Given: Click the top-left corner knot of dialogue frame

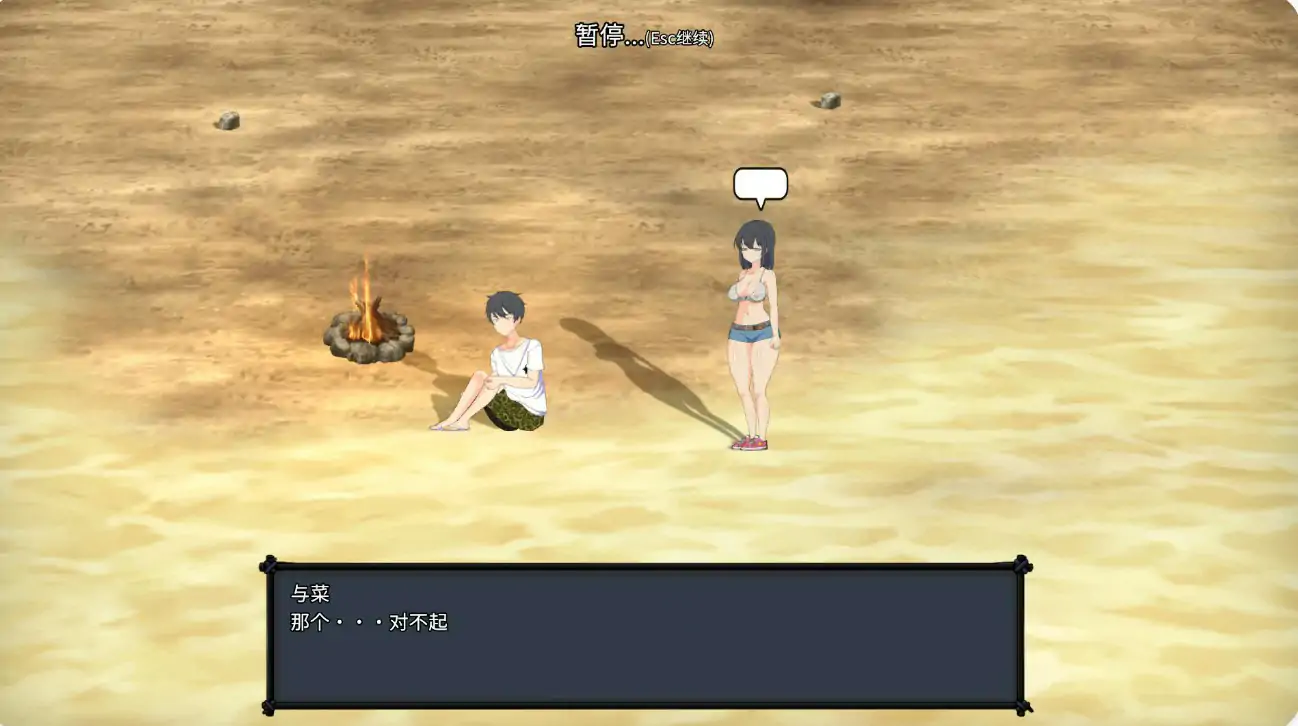Looking at the screenshot, I should tap(268, 565).
